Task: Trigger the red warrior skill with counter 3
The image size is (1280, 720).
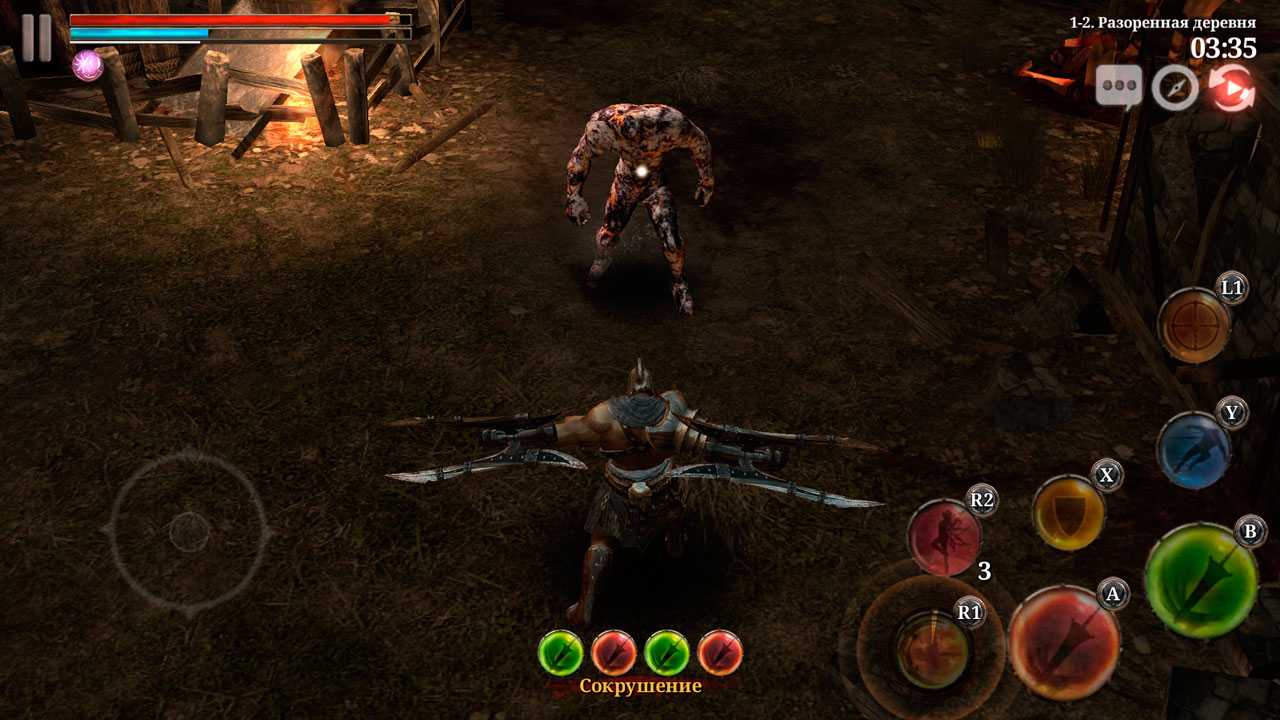Action: [x=945, y=538]
